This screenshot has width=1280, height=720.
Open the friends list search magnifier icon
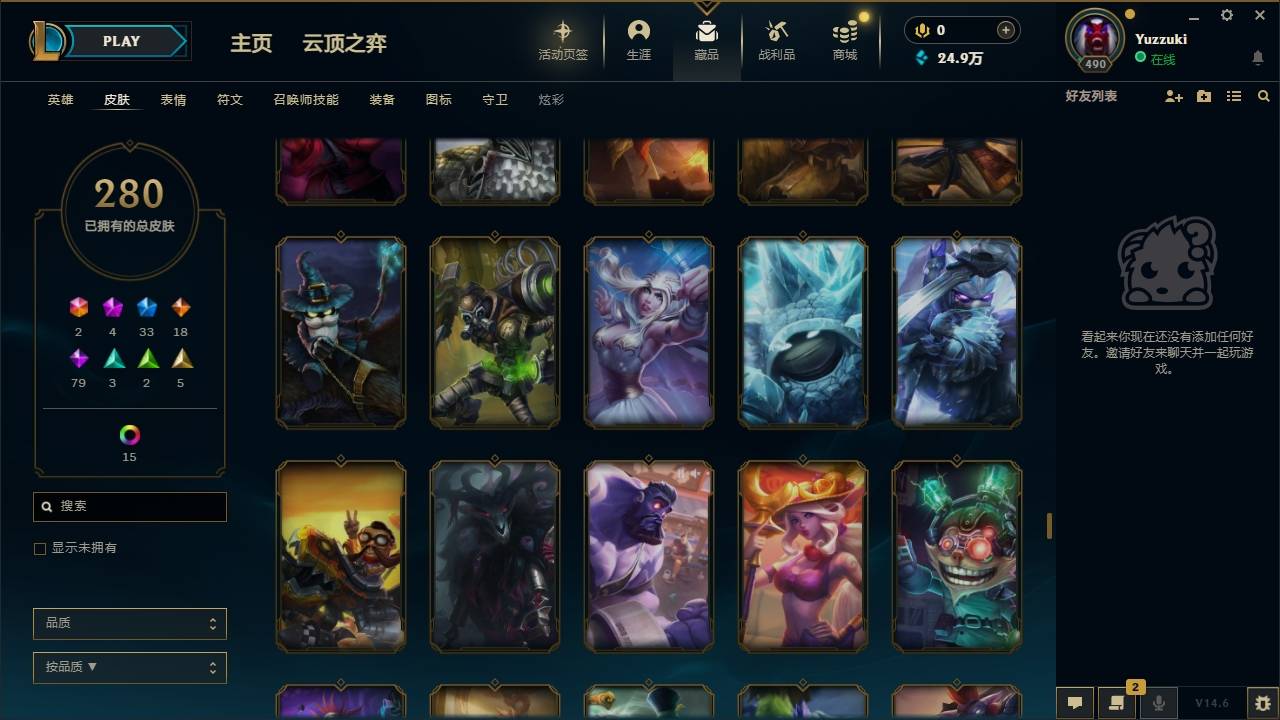point(1264,96)
